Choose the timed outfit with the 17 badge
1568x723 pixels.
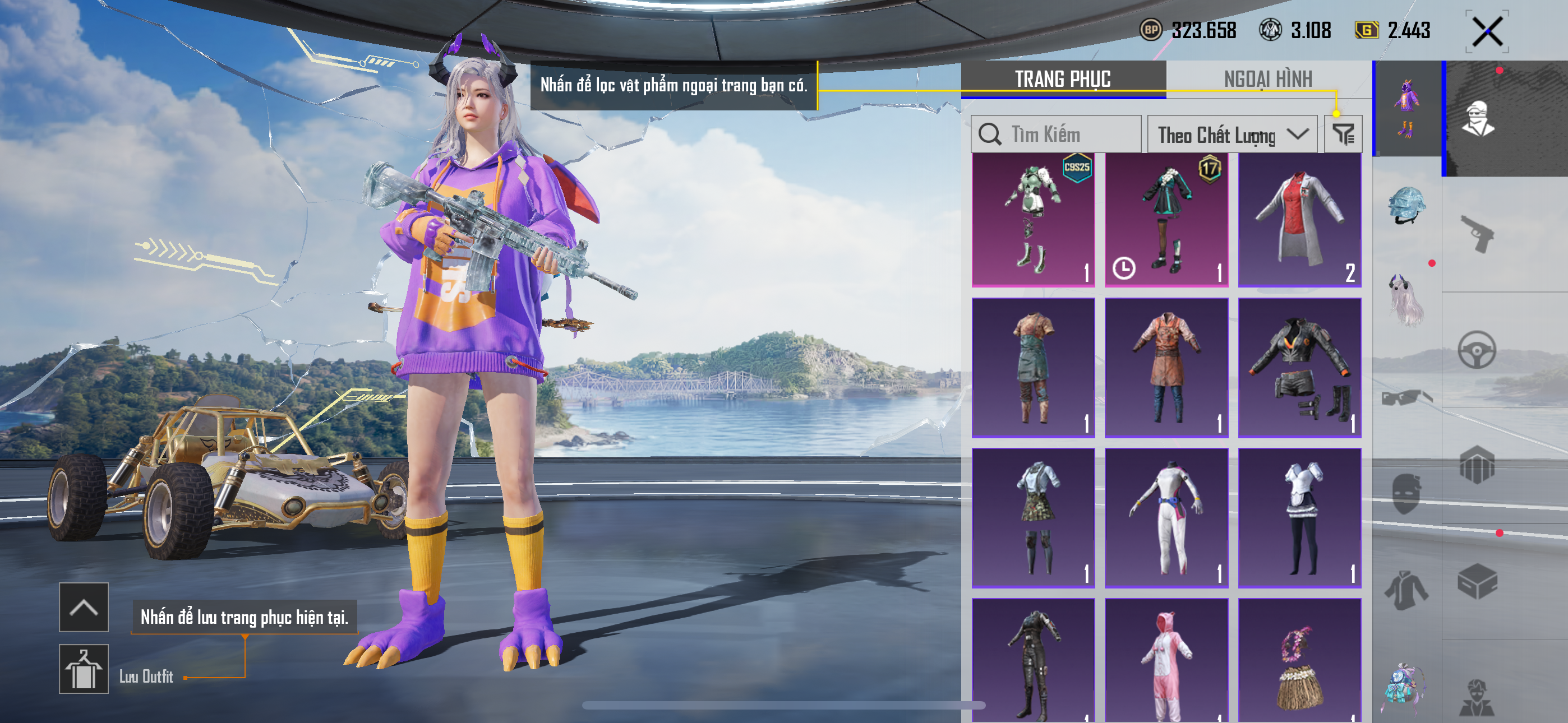(x=1166, y=219)
